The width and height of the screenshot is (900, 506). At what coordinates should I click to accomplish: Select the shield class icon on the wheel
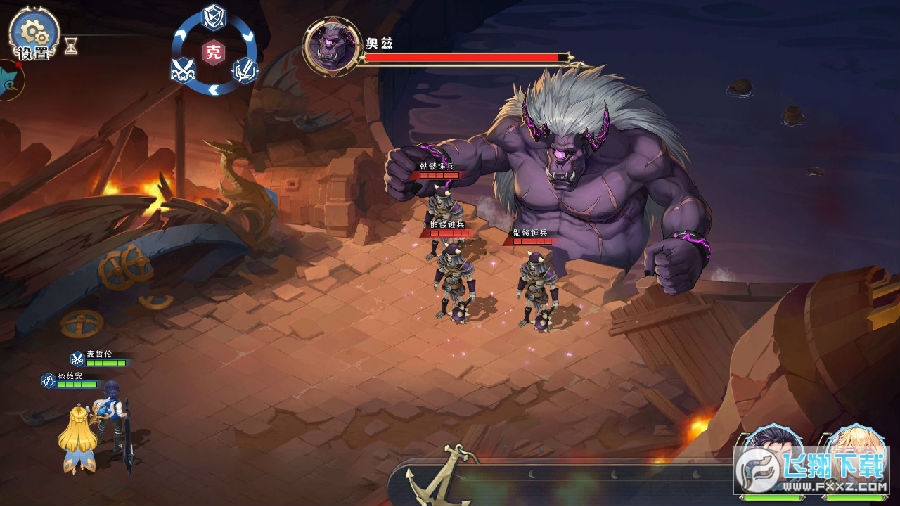point(213,16)
